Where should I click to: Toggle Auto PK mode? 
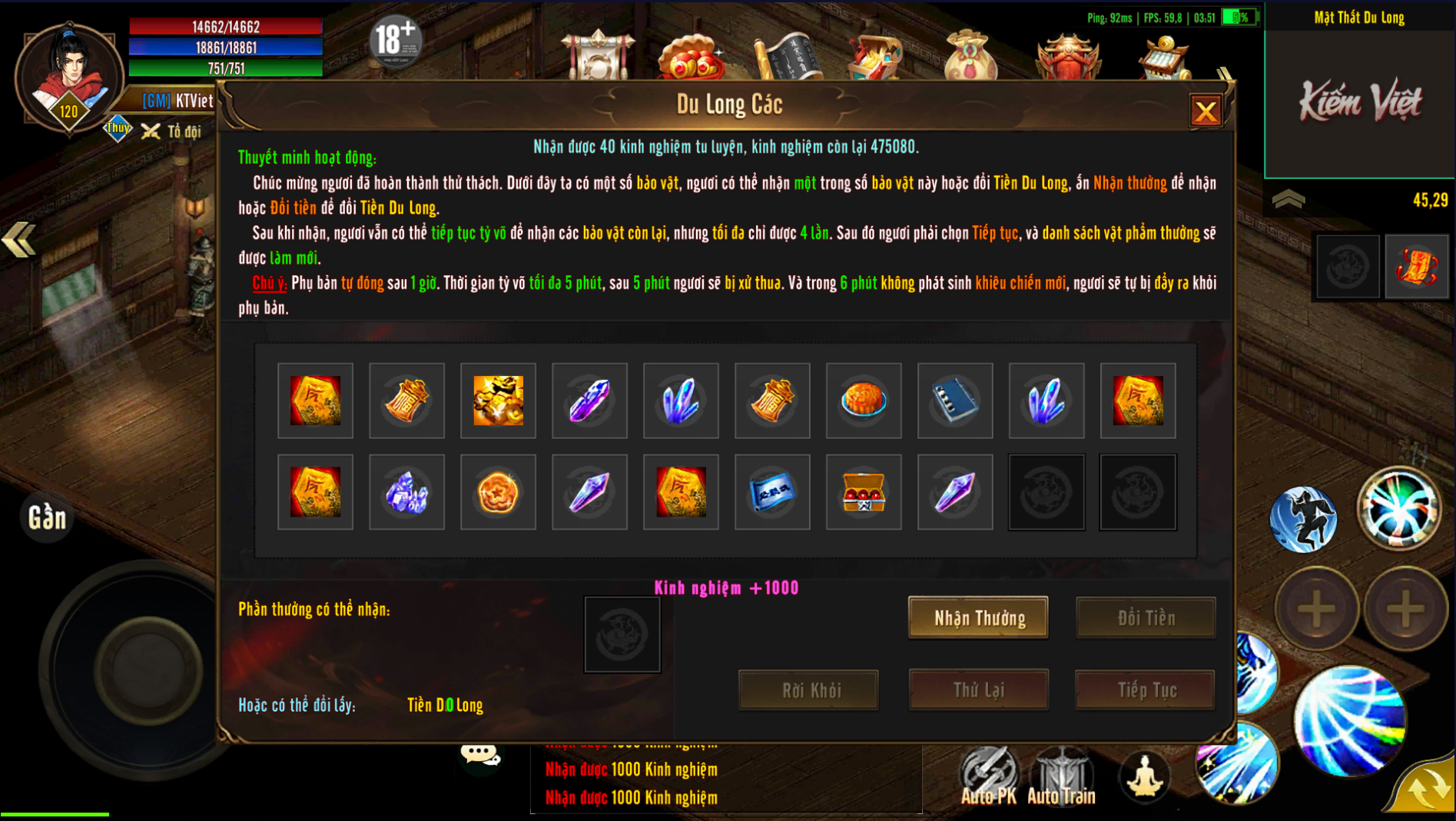(x=988, y=776)
